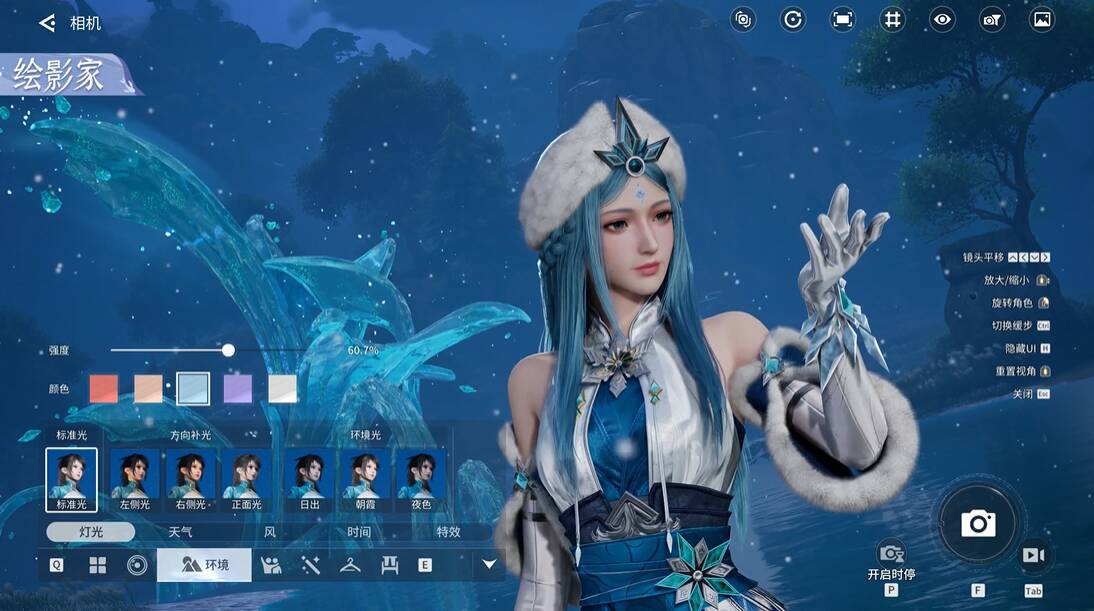1094x611 pixels.
Task: Select the white light color swatch
Action: point(283,389)
